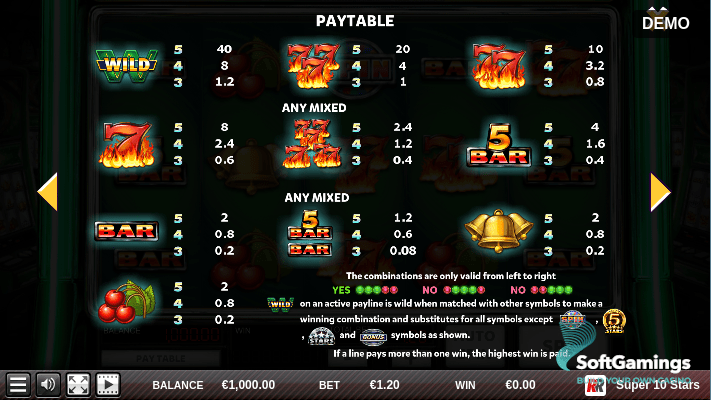711x400 pixels.
Task: Open the hamburger menu
Action: pyautogui.click(x=17, y=384)
